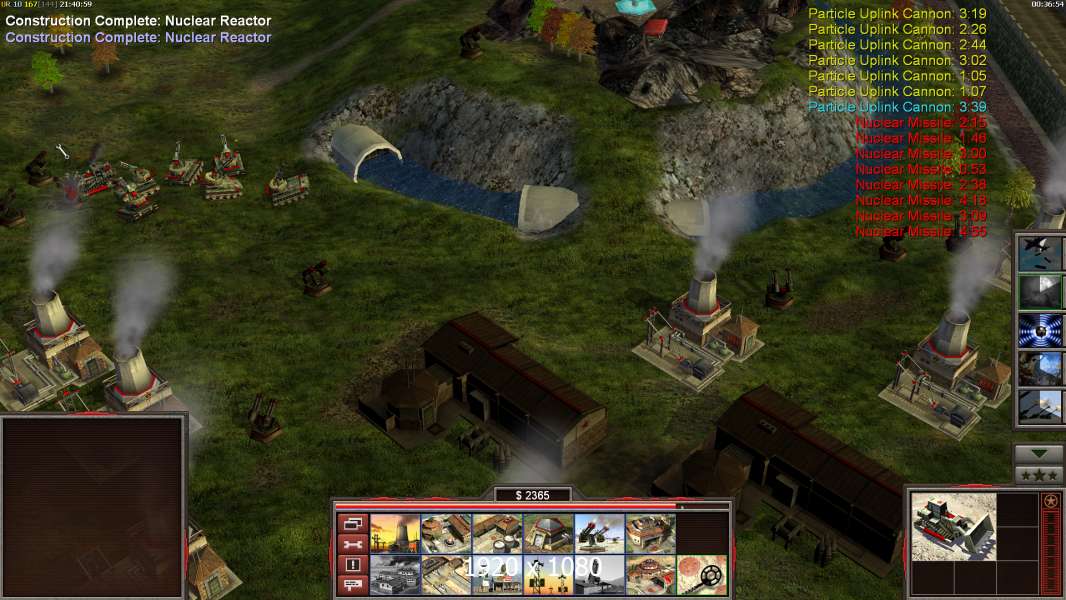Collapse the power shortcuts with the down arrow
Image resolution: width=1066 pixels, height=600 pixels.
click(x=1039, y=454)
